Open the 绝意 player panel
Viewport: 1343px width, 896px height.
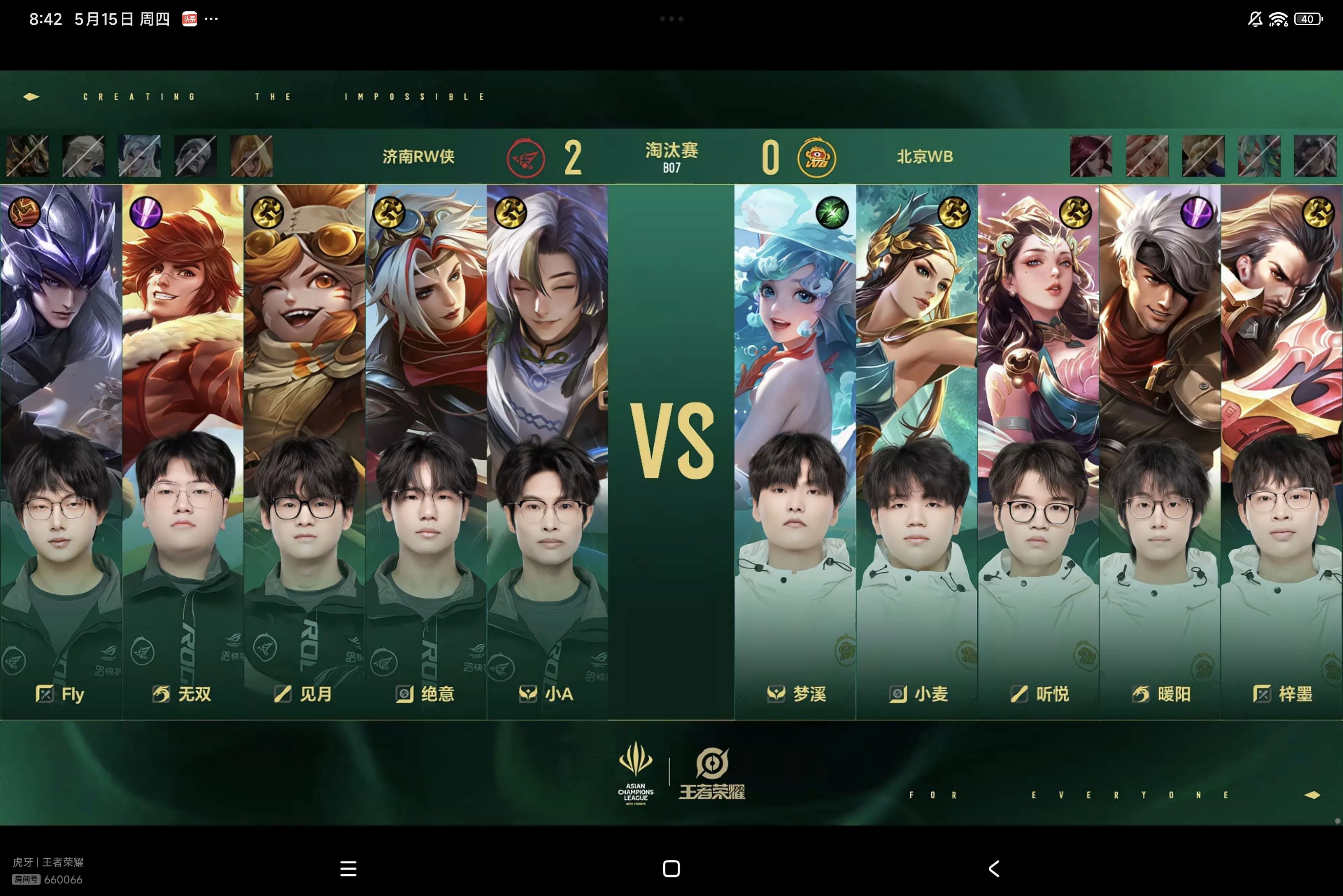click(x=426, y=451)
